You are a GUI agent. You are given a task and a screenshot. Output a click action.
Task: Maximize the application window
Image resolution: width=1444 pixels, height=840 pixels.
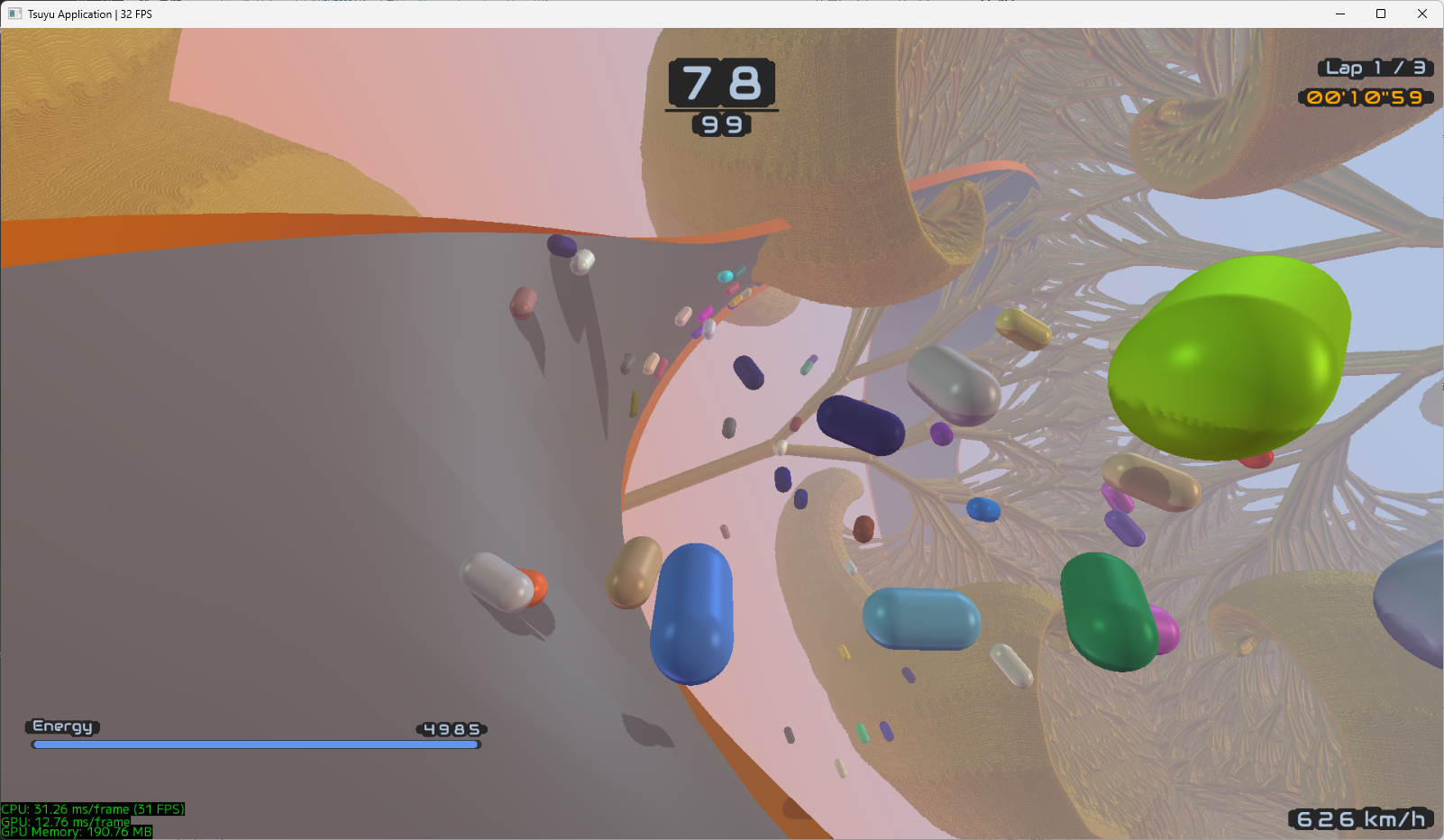point(1380,14)
